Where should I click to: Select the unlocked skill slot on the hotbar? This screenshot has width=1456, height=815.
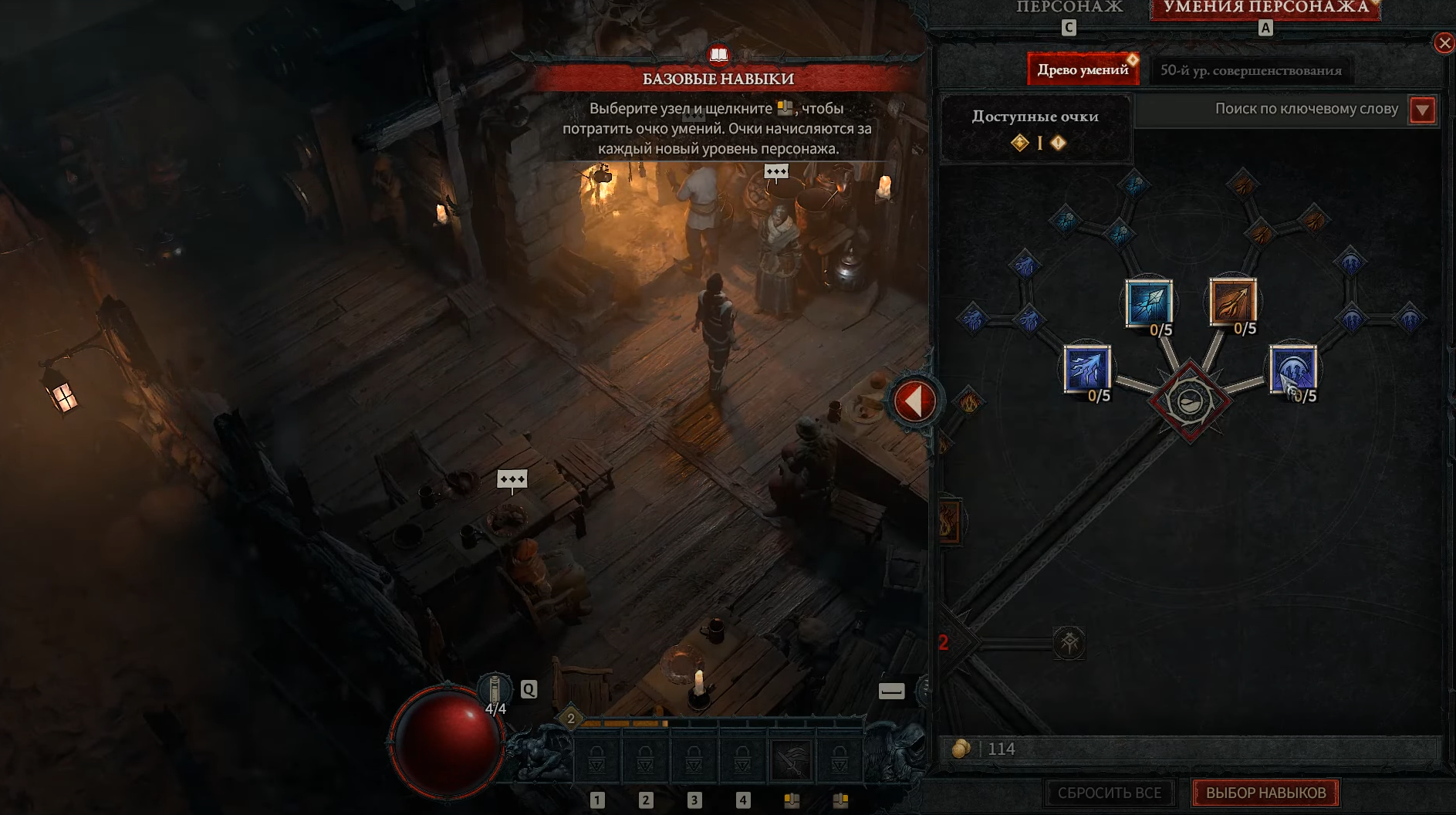coord(791,759)
